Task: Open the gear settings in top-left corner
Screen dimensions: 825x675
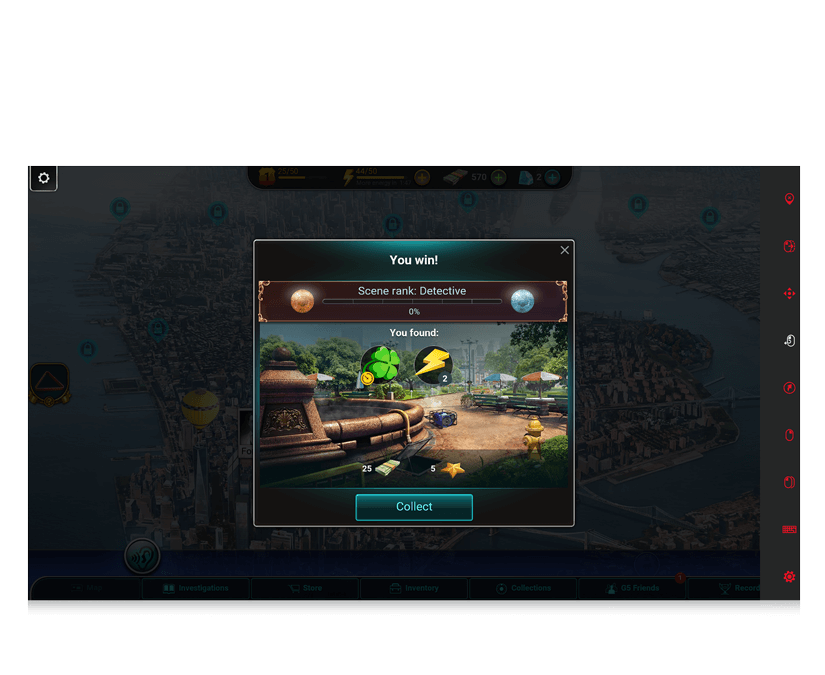Action: coord(44,178)
